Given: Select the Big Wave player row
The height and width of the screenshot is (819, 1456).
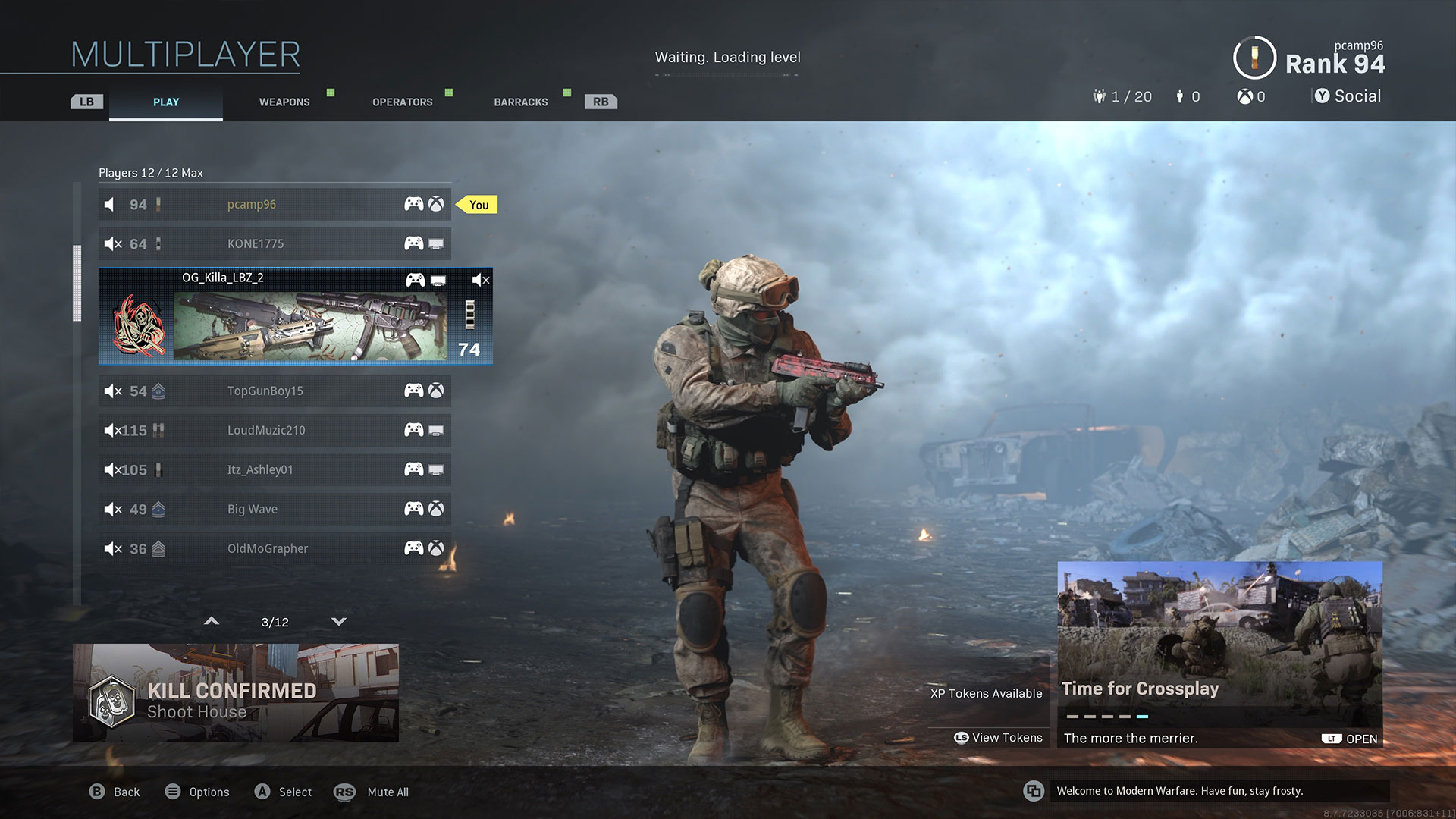Looking at the screenshot, I should tap(275, 509).
